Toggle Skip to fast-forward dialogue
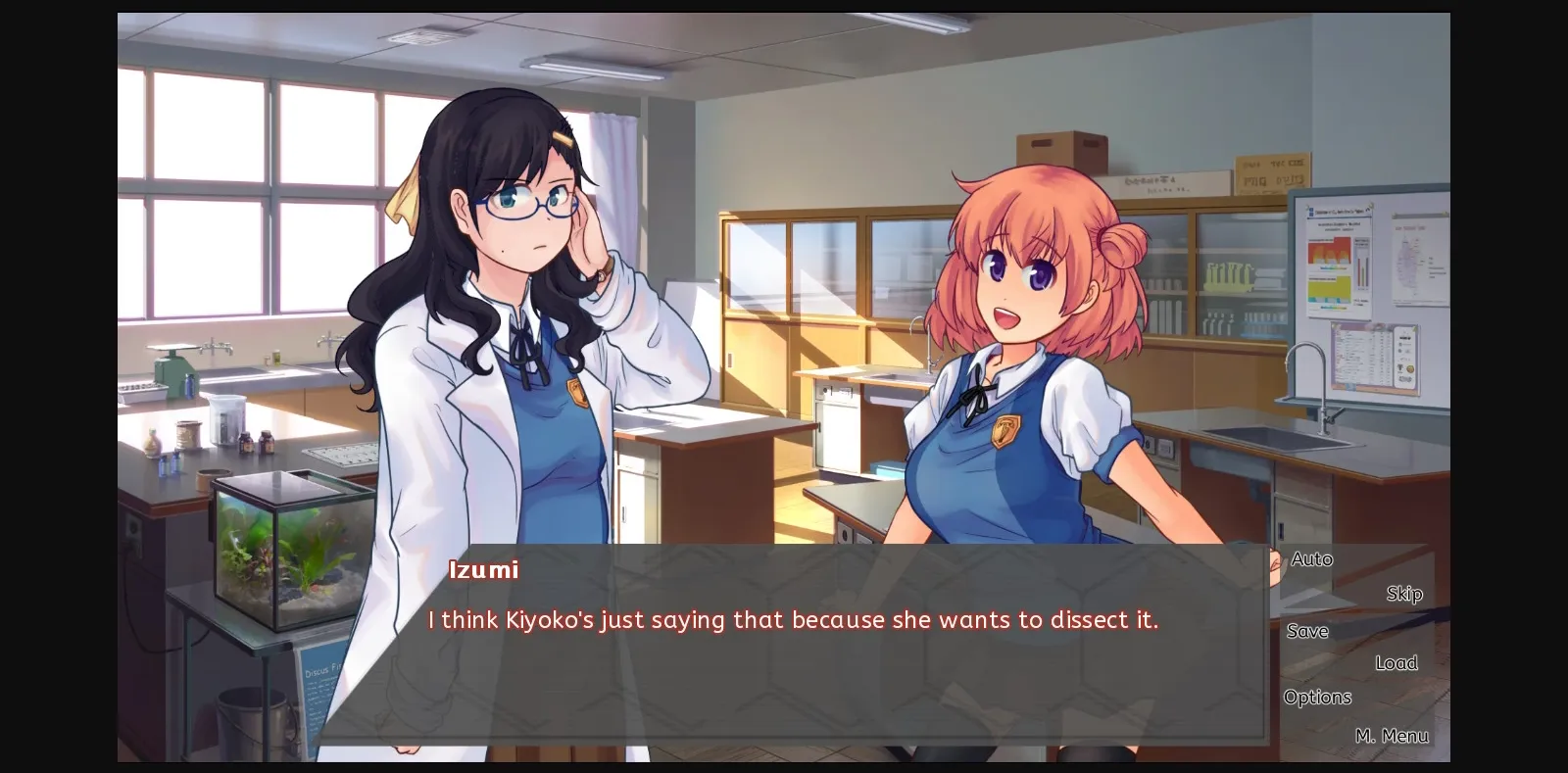Screen dimensions: 1568x773 click(1405, 593)
